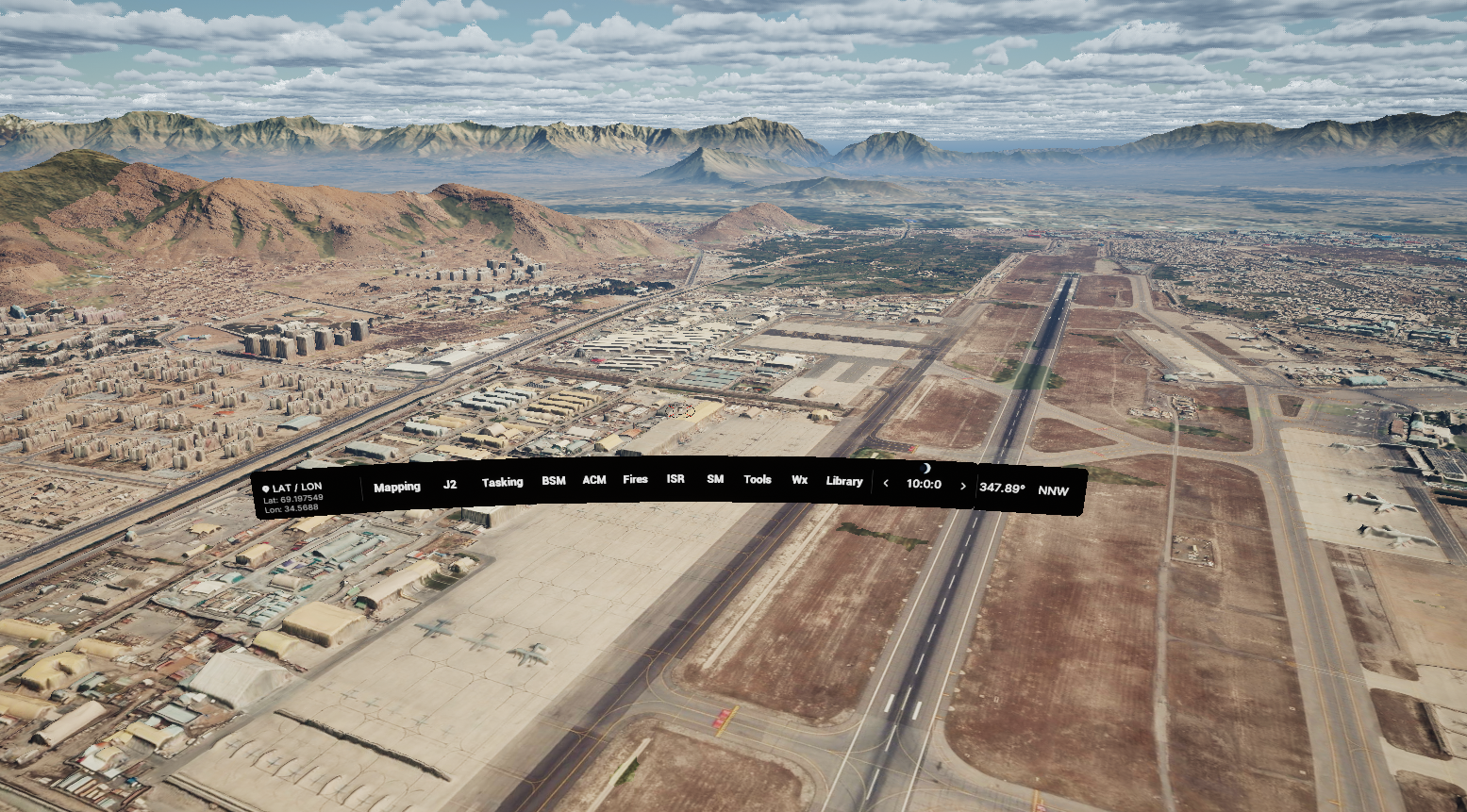The image size is (1467, 812).
Task: Open the Tasking menu
Action: click(x=503, y=483)
